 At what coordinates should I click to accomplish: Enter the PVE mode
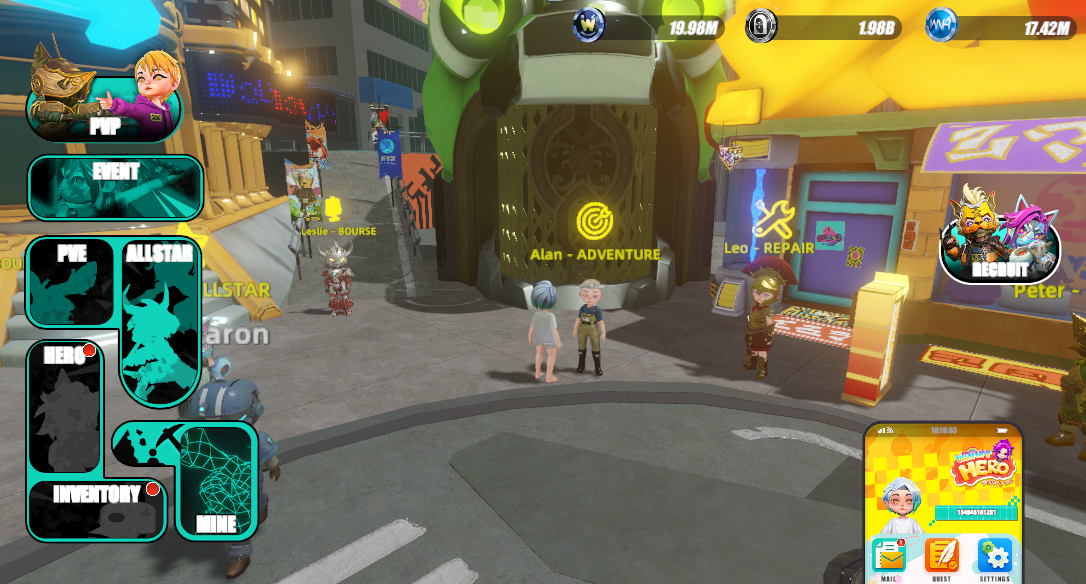click(72, 283)
